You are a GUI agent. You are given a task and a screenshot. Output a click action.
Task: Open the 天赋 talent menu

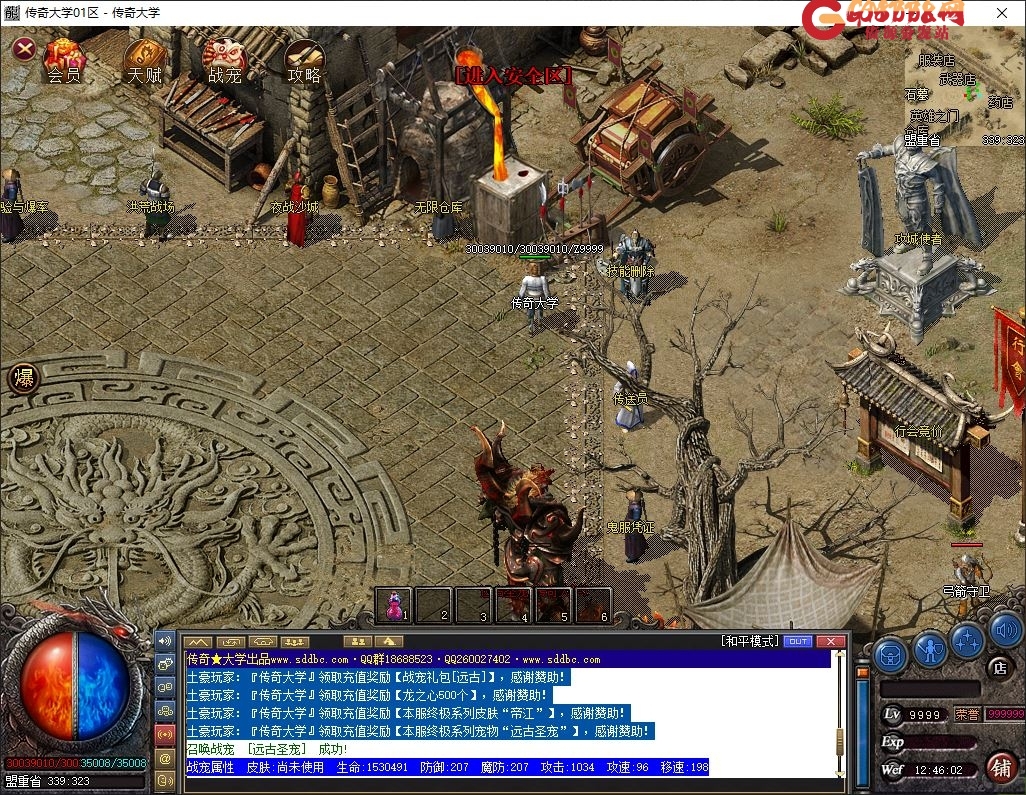144,59
